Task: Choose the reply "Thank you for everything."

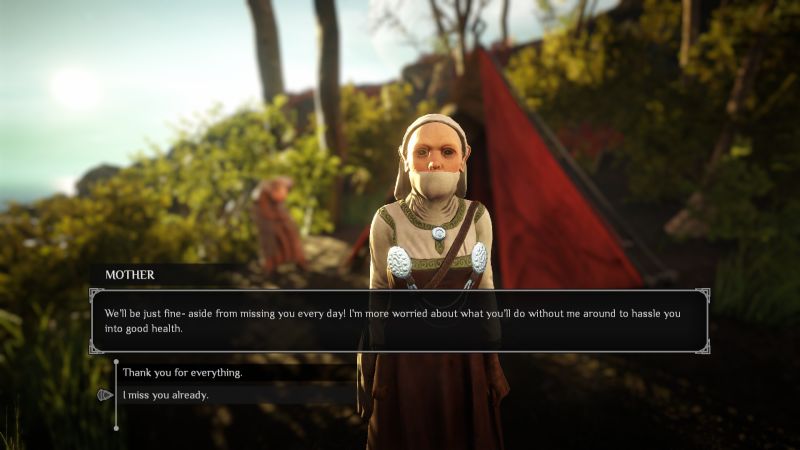Action: point(182,373)
